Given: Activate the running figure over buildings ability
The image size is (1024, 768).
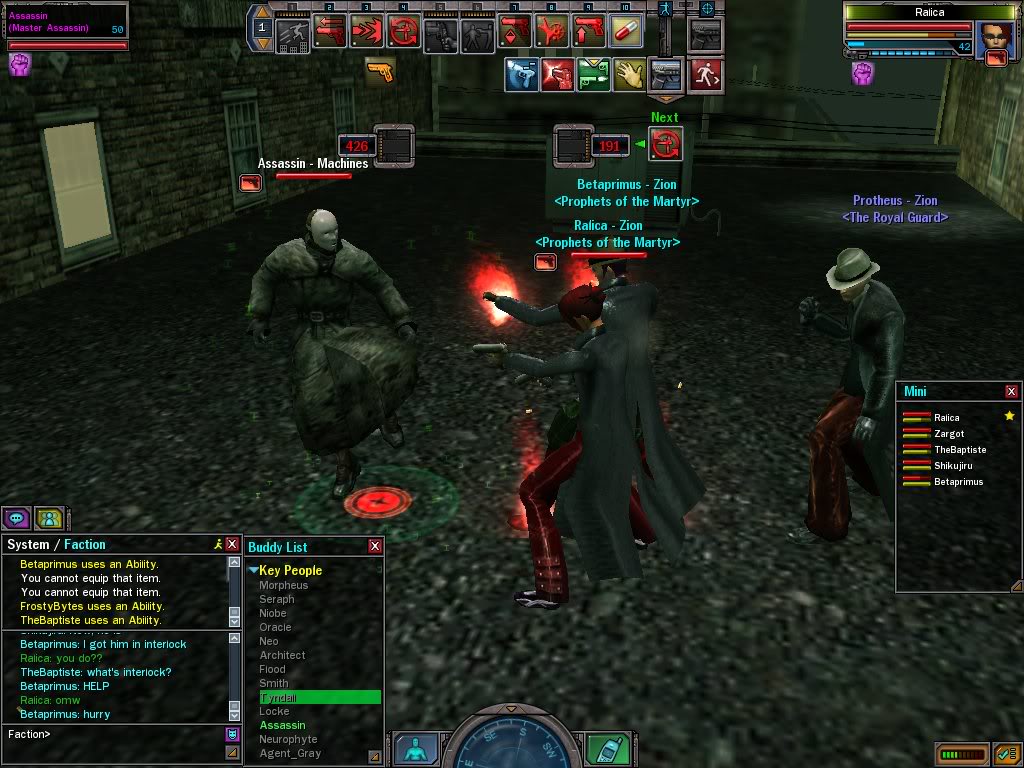Looking at the screenshot, I should [294, 34].
